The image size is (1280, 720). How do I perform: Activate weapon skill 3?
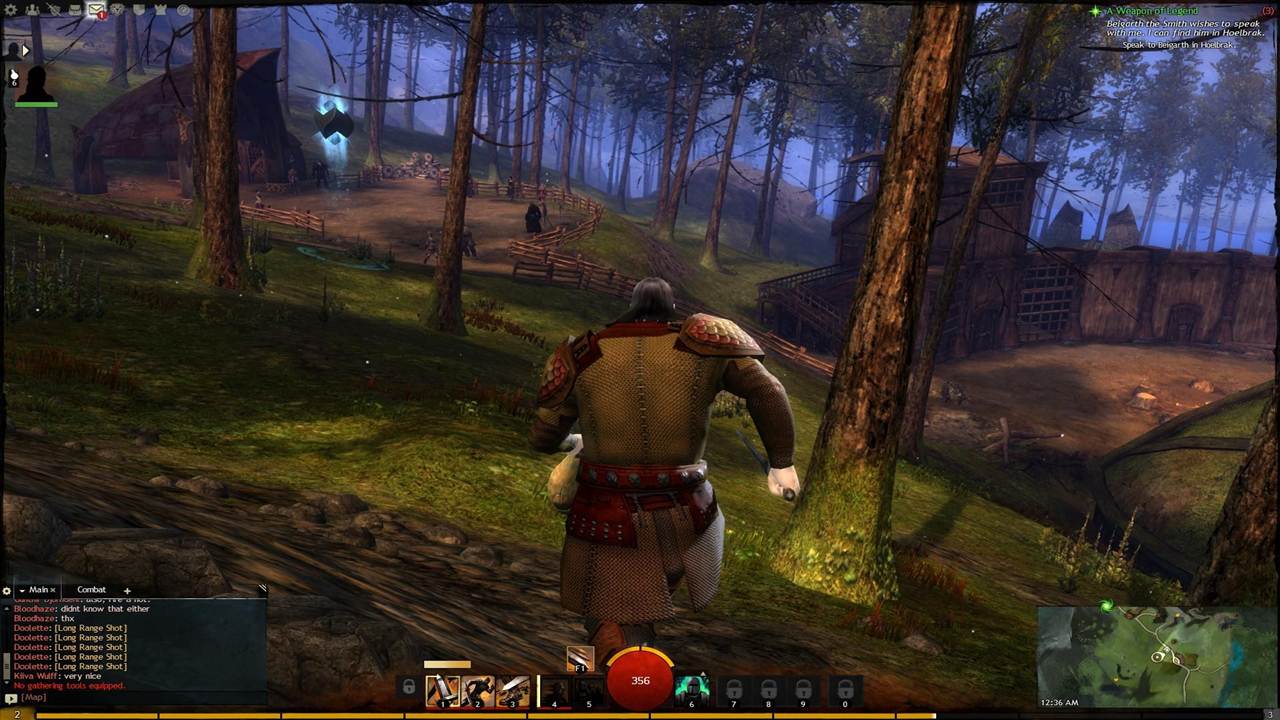point(513,690)
